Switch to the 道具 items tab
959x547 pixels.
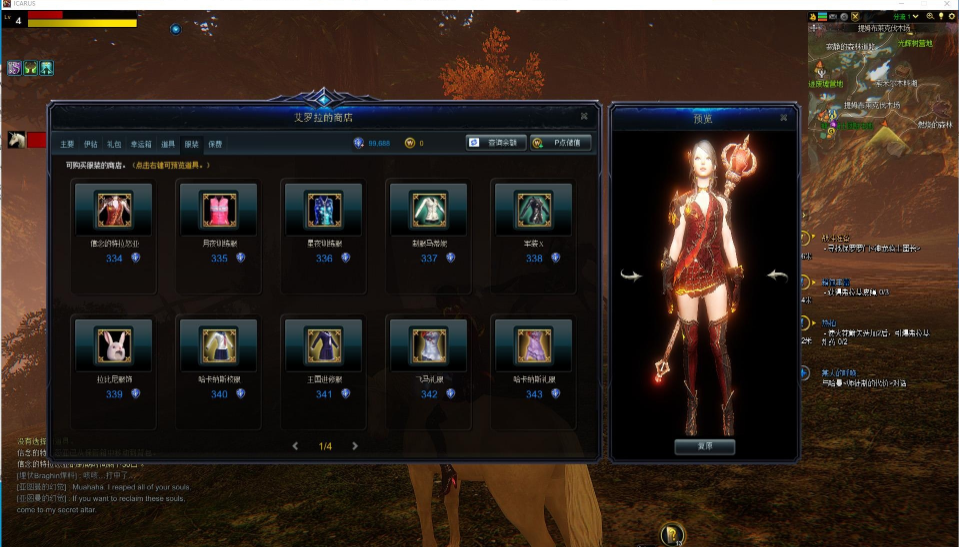click(167, 144)
